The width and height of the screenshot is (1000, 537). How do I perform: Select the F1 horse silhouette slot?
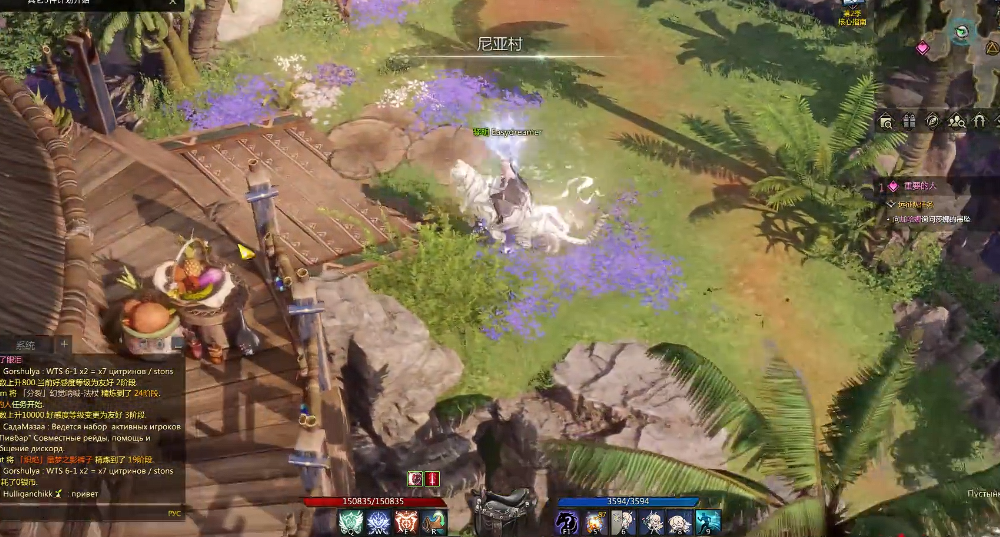point(567,522)
